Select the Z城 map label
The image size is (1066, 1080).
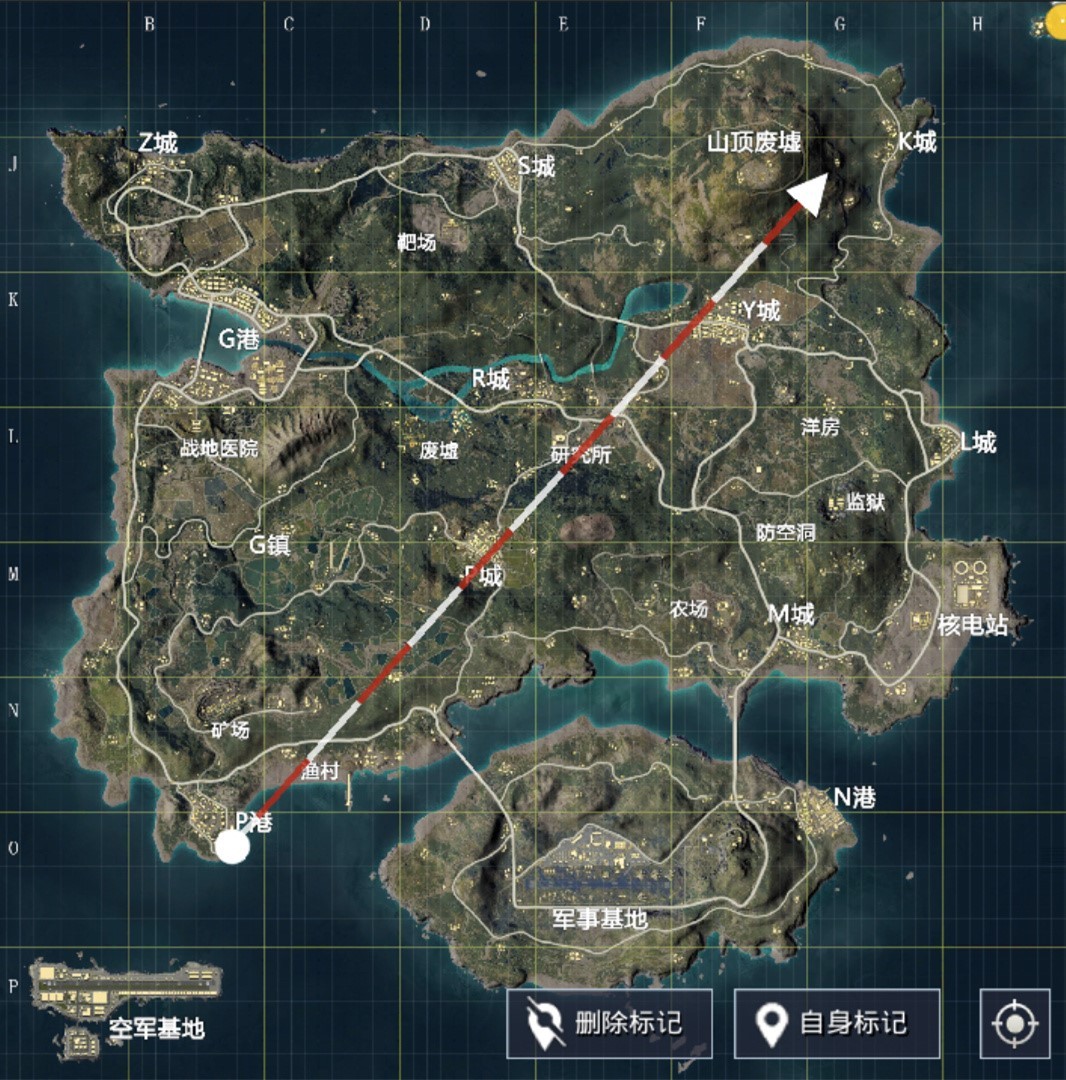pyautogui.click(x=158, y=143)
